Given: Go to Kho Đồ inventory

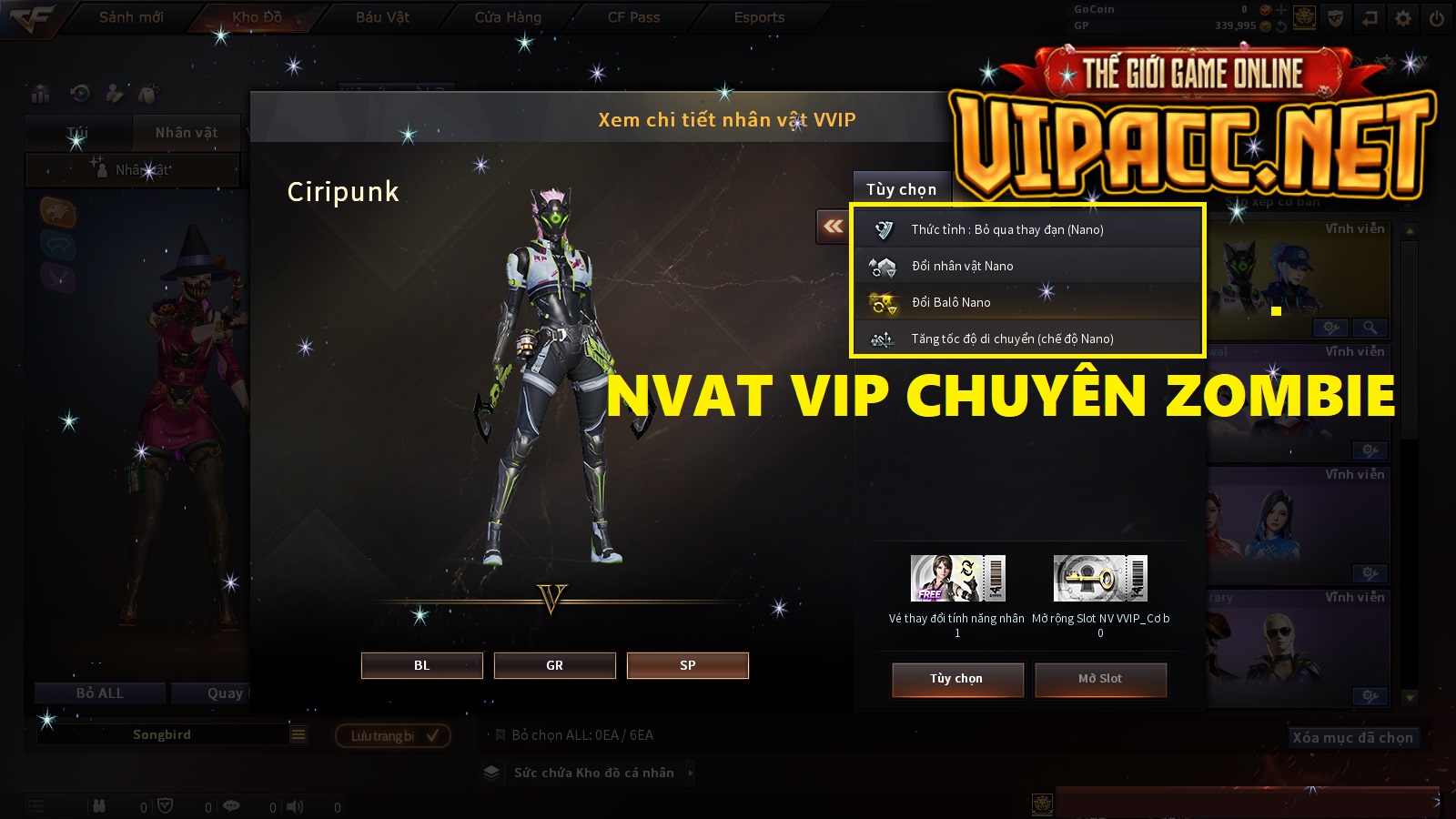Looking at the screenshot, I should click(x=257, y=17).
